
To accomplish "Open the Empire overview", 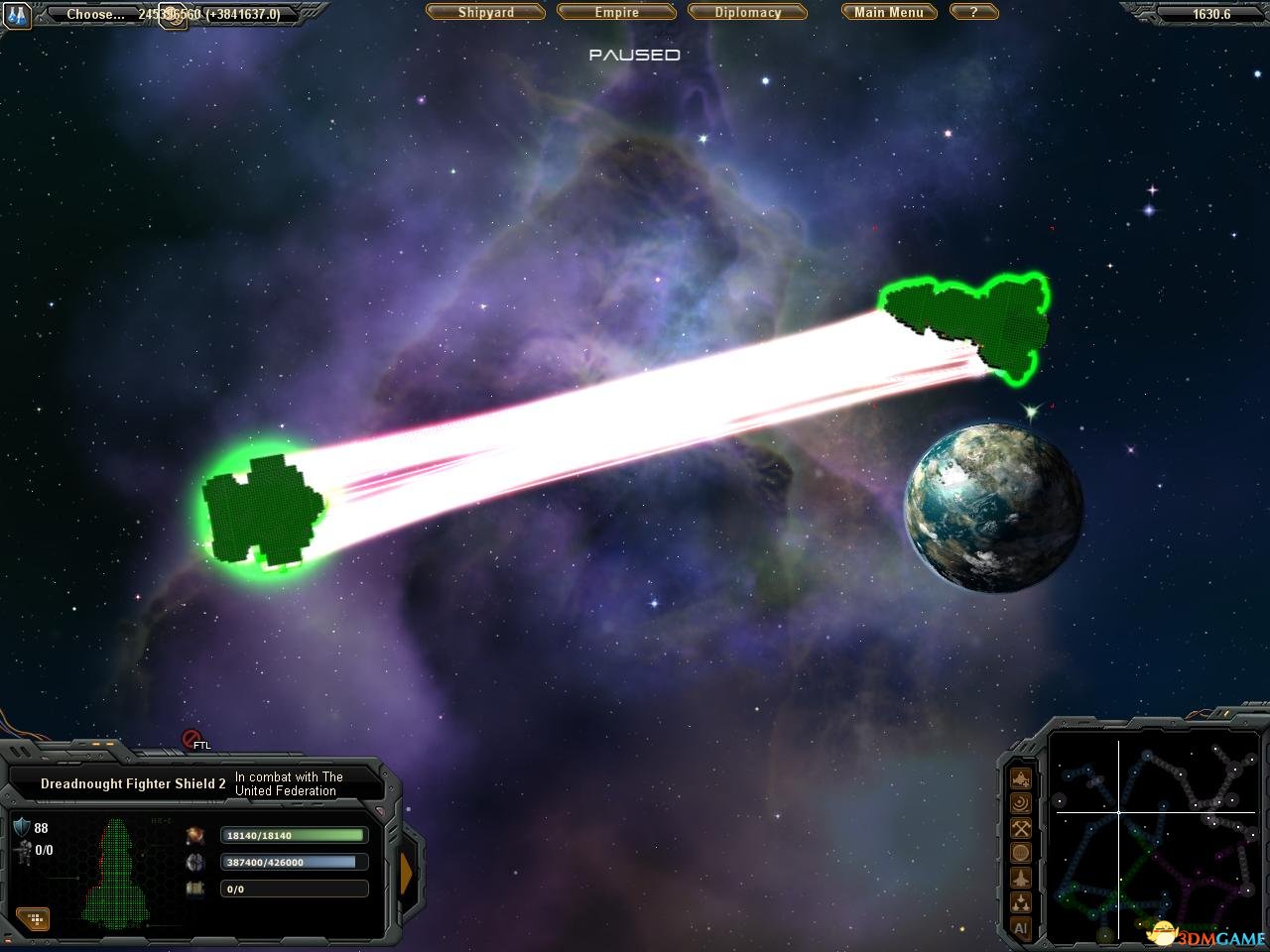I will point(616,13).
